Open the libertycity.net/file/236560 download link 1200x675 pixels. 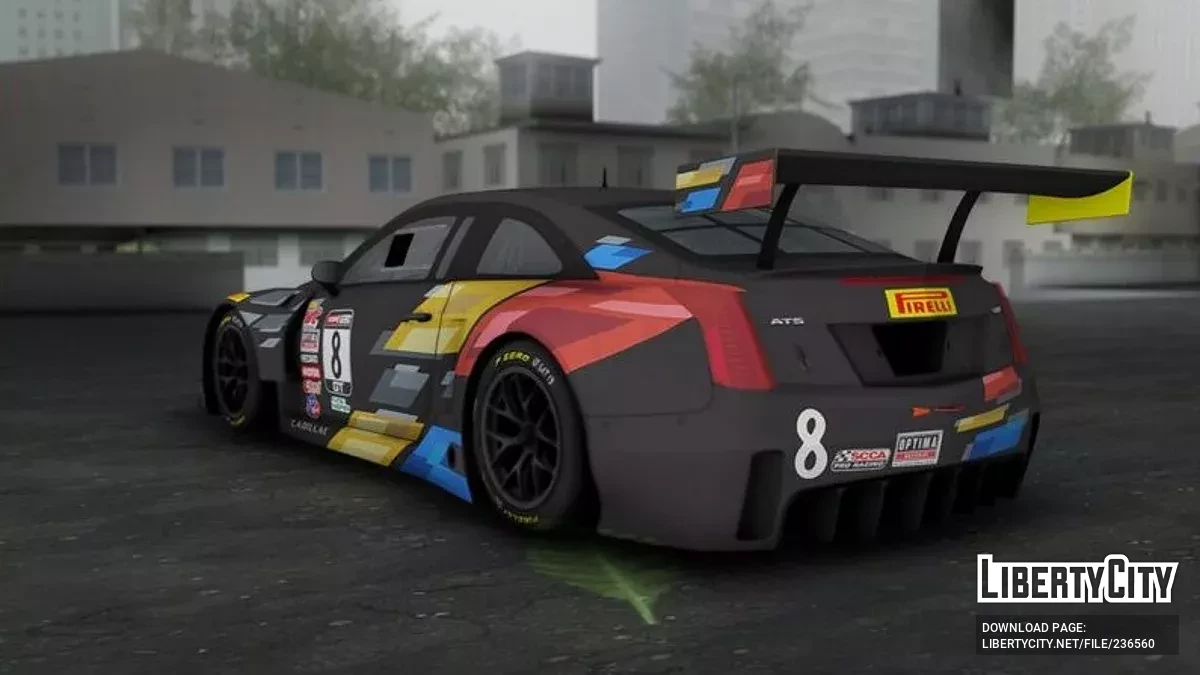tap(1068, 644)
